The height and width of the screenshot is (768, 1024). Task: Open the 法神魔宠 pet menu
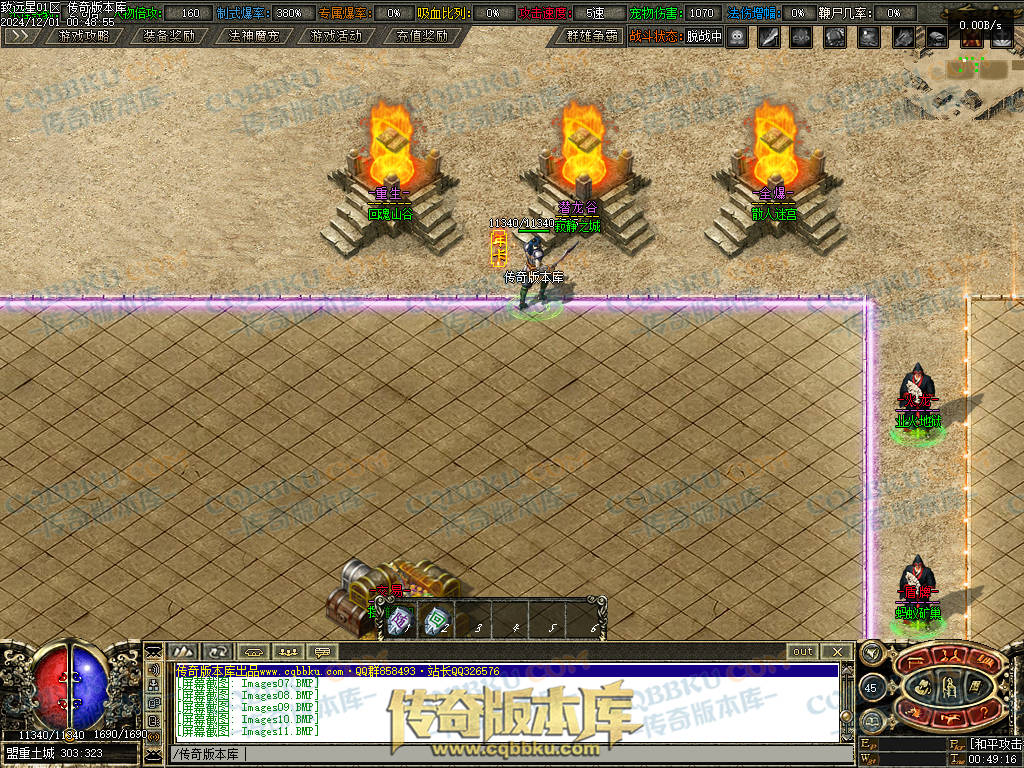254,36
